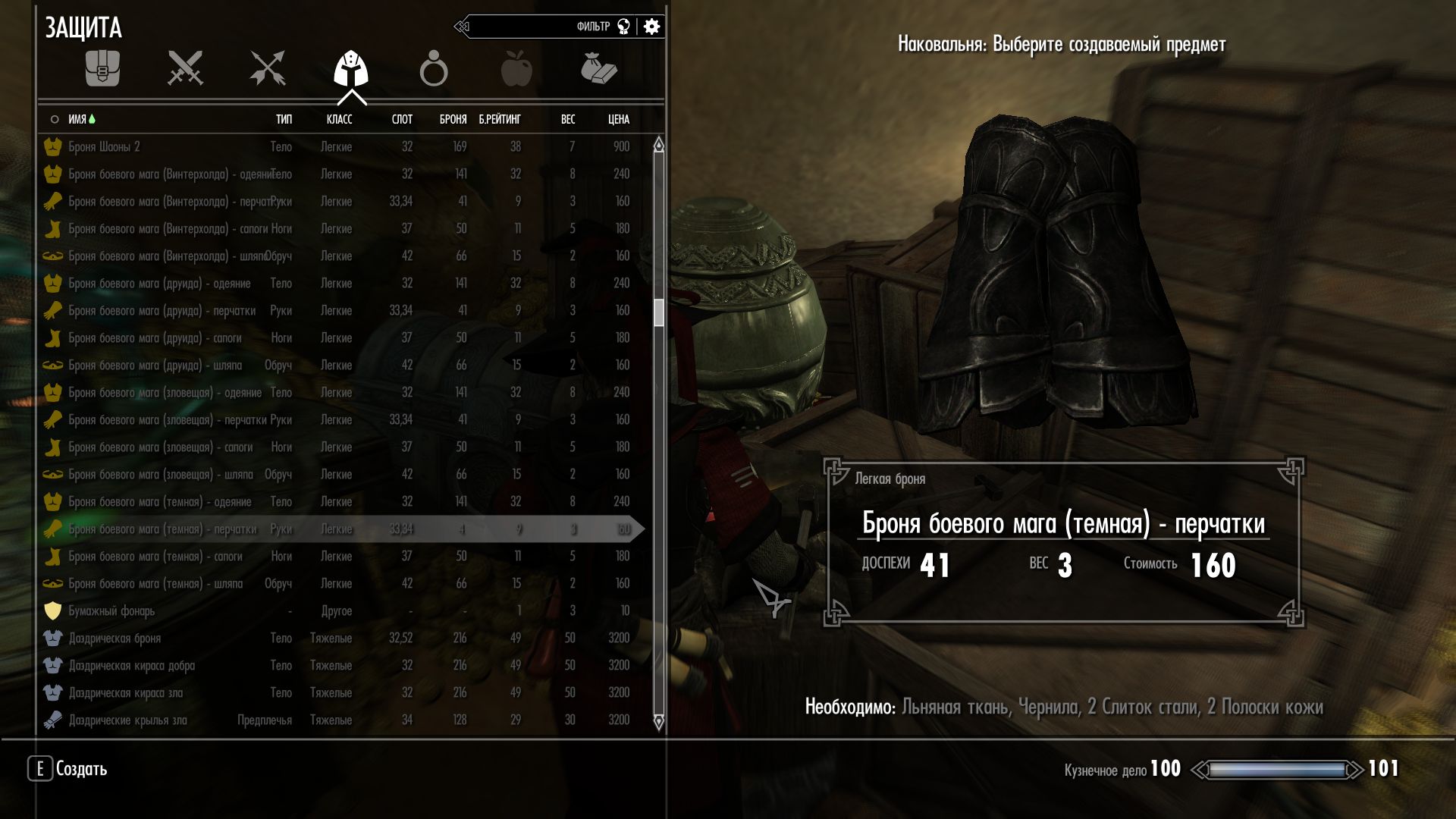Pick Броня боевого мага (темная) - одеяние
The height and width of the screenshot is (819, 1456).
(x=159, y=501)
